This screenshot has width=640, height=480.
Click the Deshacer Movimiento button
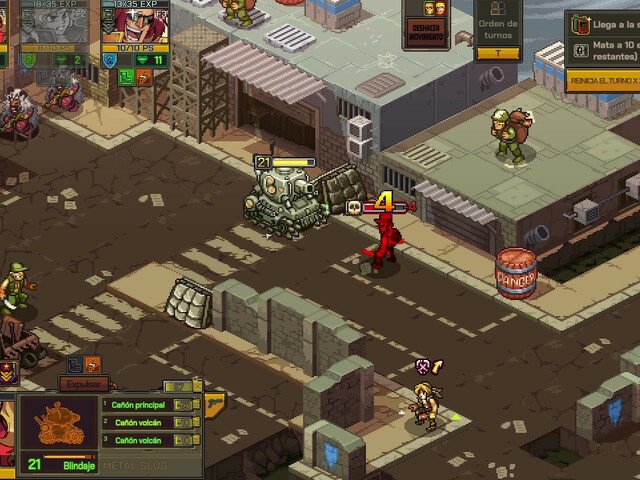pos(424,30)
